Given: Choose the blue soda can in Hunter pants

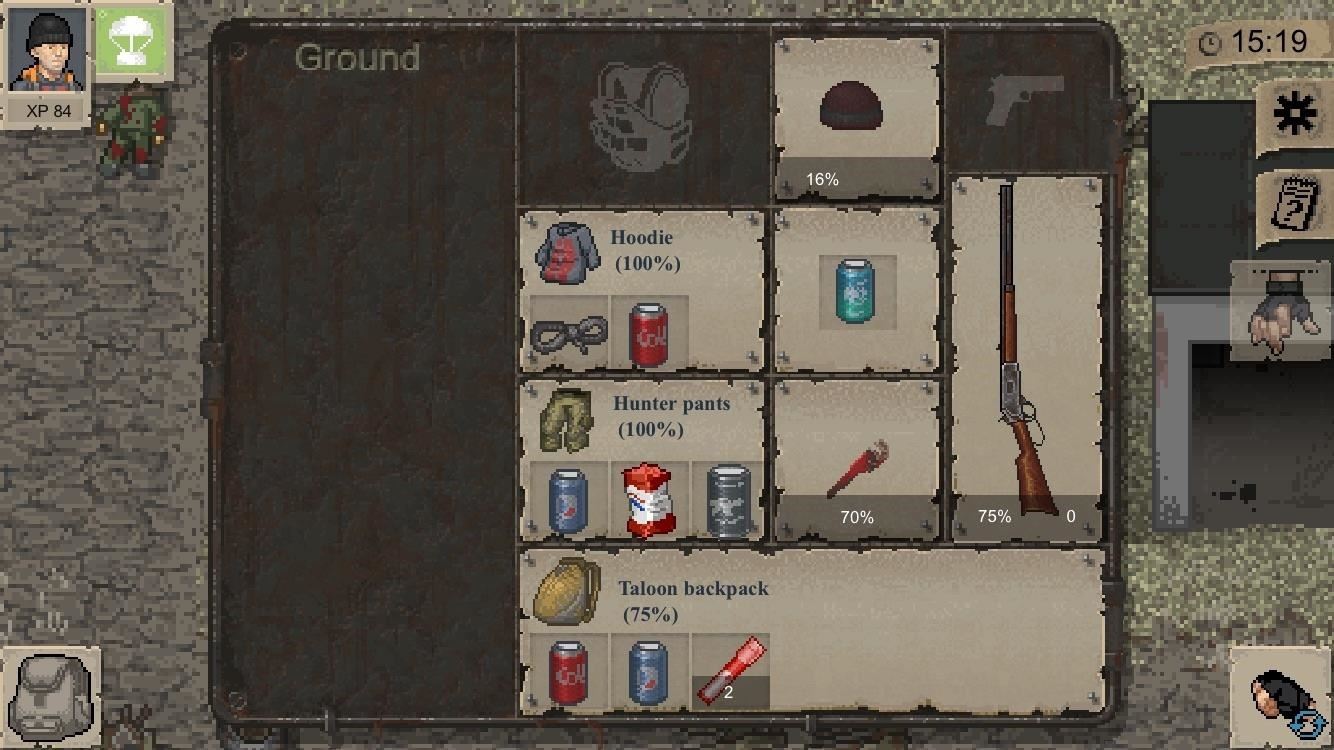Looking at the screenshot, I should point(569,501).
